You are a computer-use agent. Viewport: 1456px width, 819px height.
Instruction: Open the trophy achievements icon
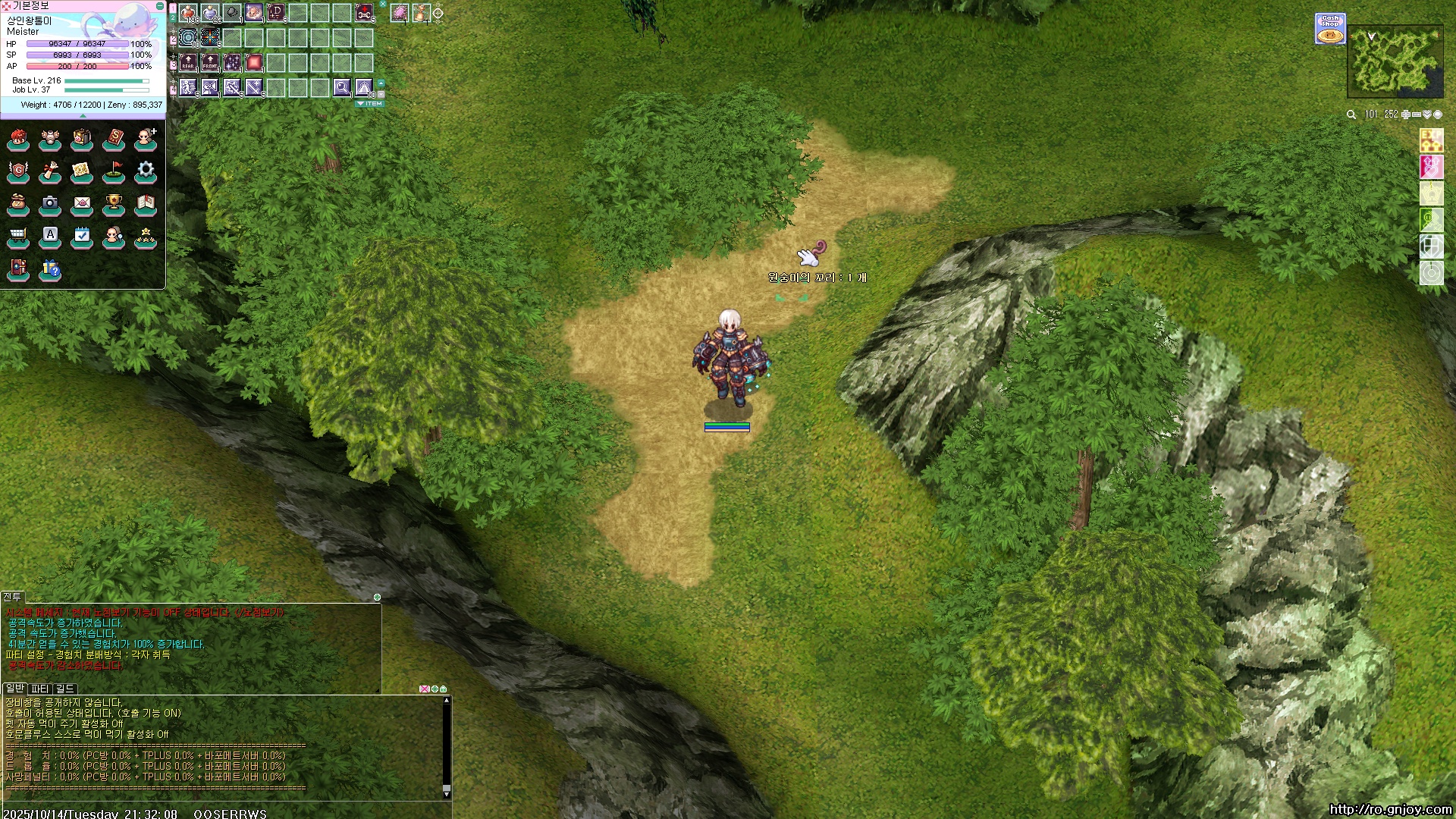(x=114, y=202)
